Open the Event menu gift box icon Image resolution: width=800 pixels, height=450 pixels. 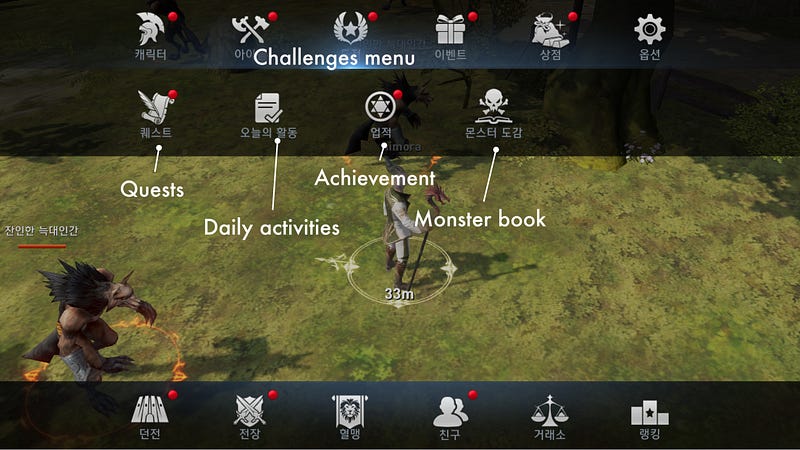click(452, 31)
